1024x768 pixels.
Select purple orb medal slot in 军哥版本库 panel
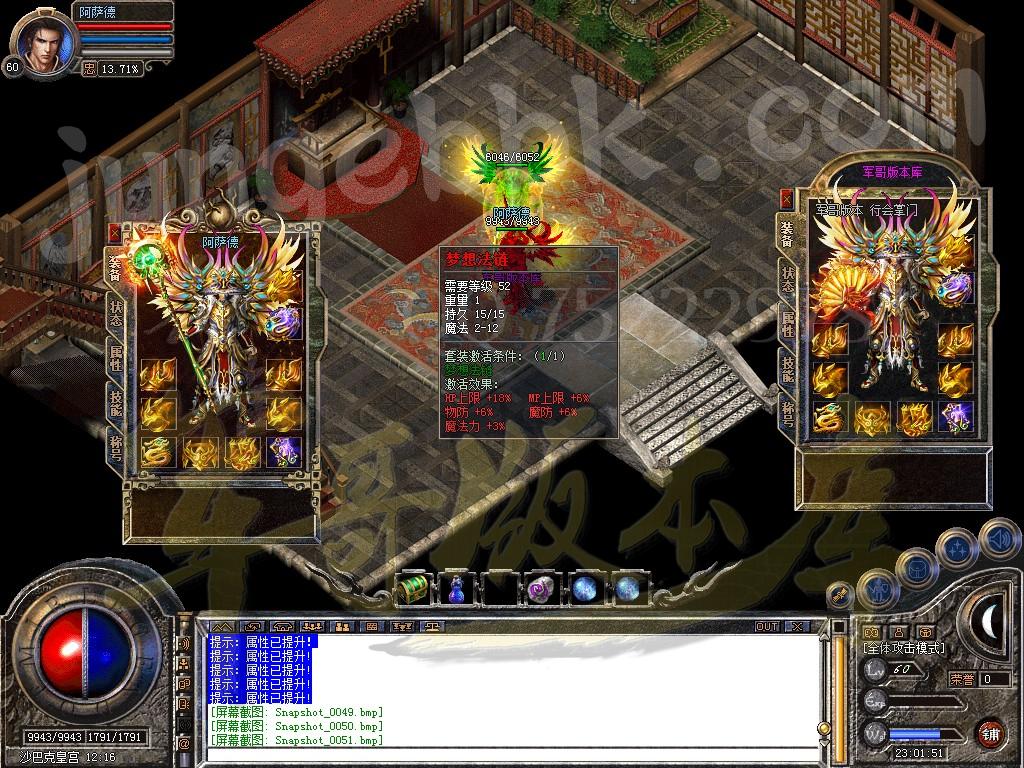pyautogui.click(x=955, y=288)
